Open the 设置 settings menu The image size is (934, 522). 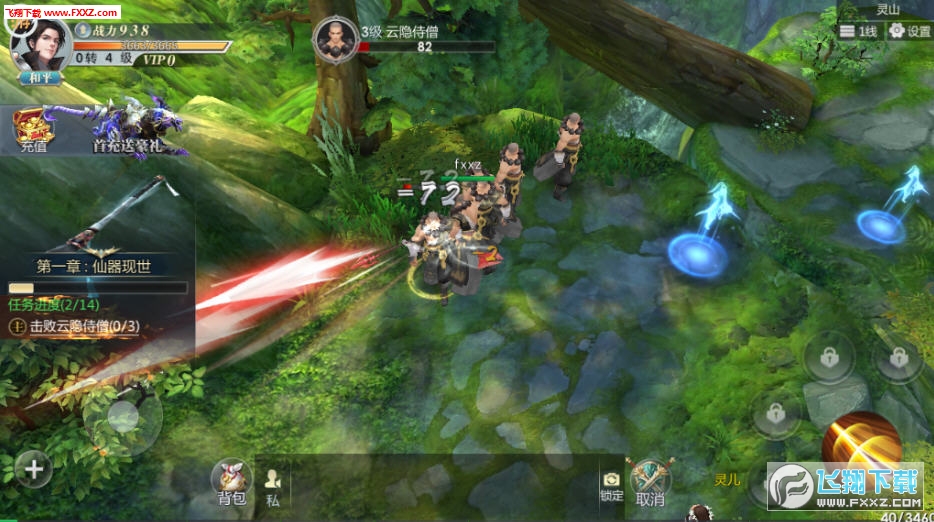(x=909, y=32)
